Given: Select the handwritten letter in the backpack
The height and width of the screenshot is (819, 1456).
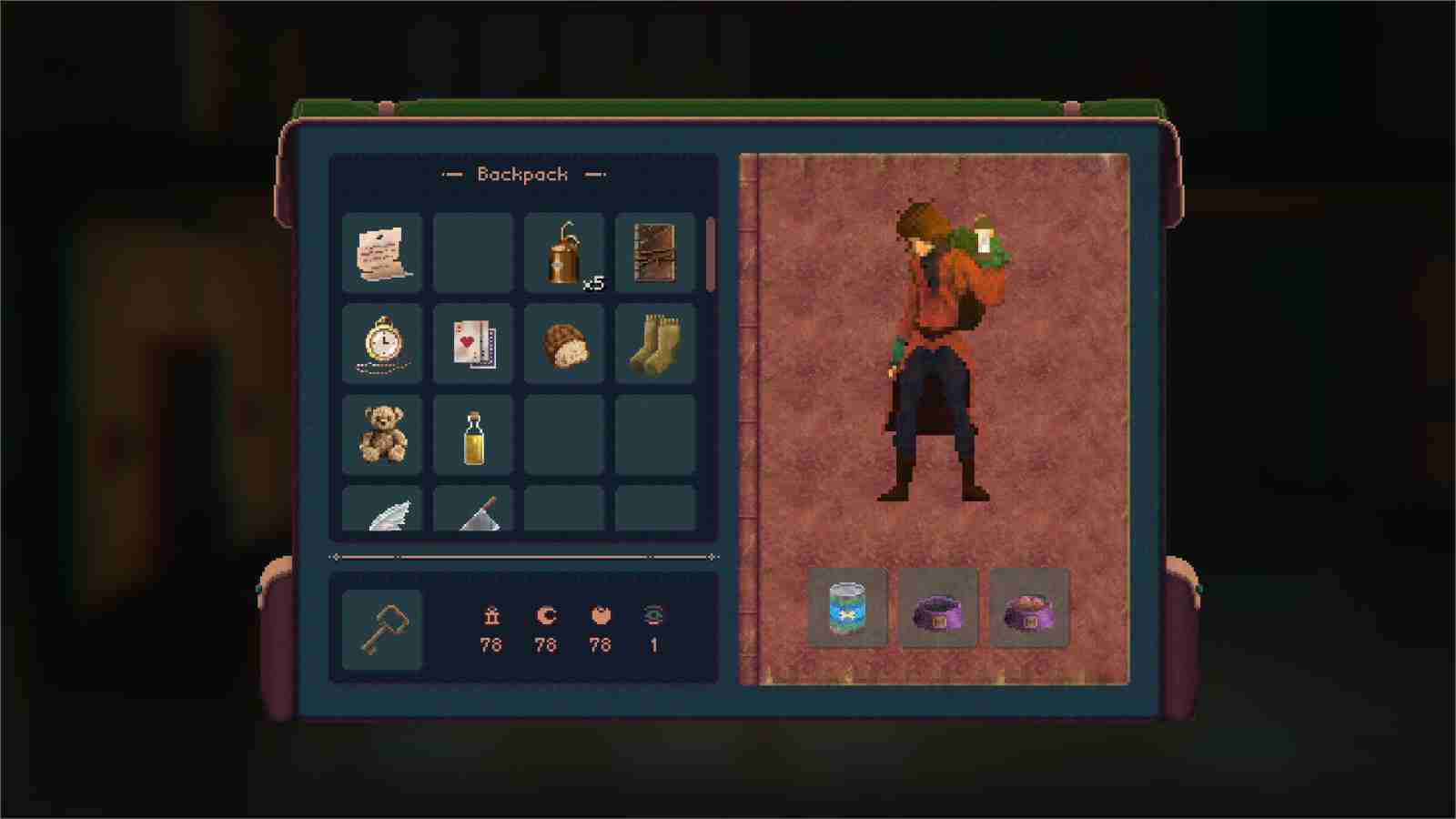Looking at the screenshot, I should [x=382, y=253].
